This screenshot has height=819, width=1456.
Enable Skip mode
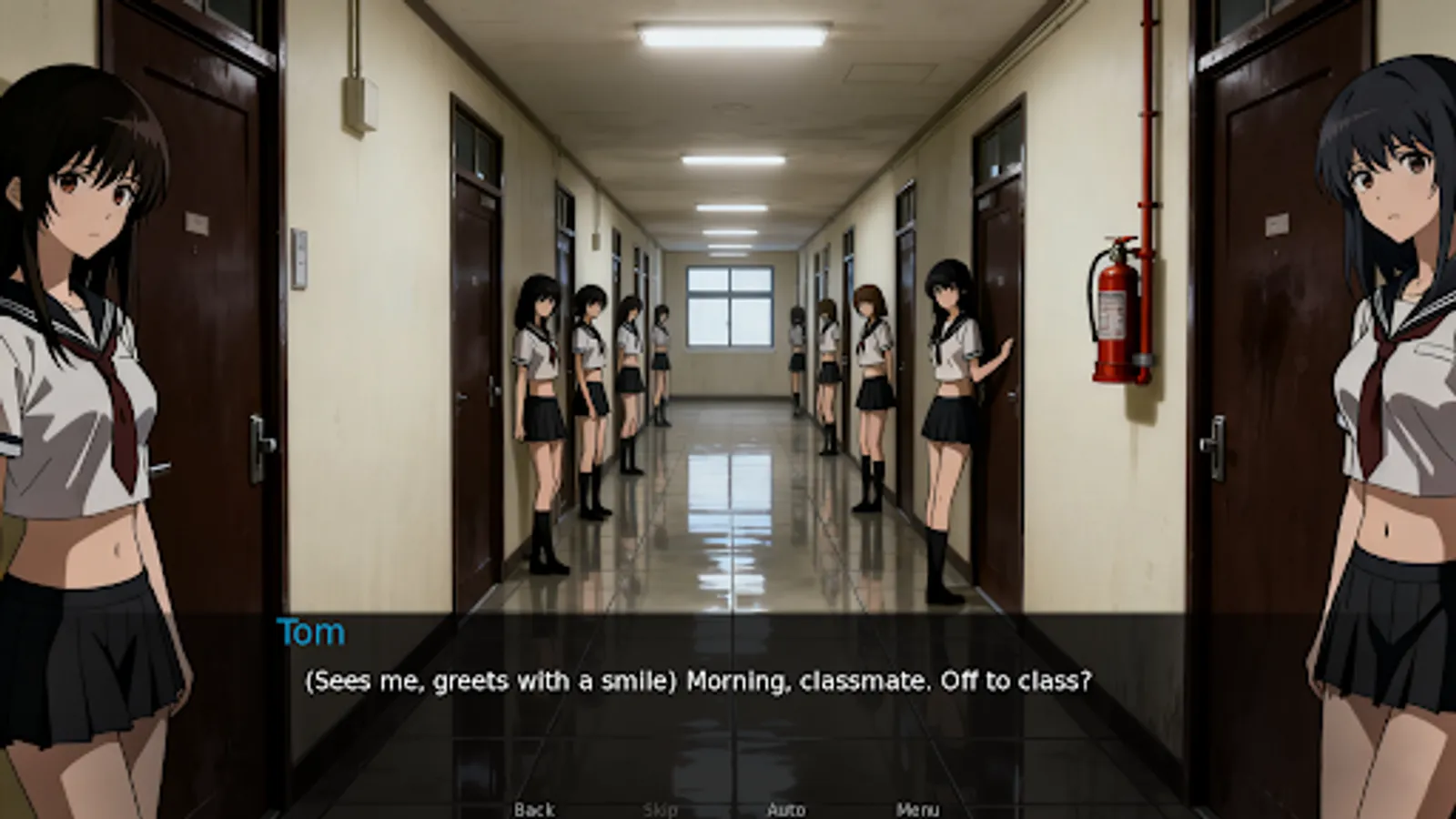coord(662,806)
